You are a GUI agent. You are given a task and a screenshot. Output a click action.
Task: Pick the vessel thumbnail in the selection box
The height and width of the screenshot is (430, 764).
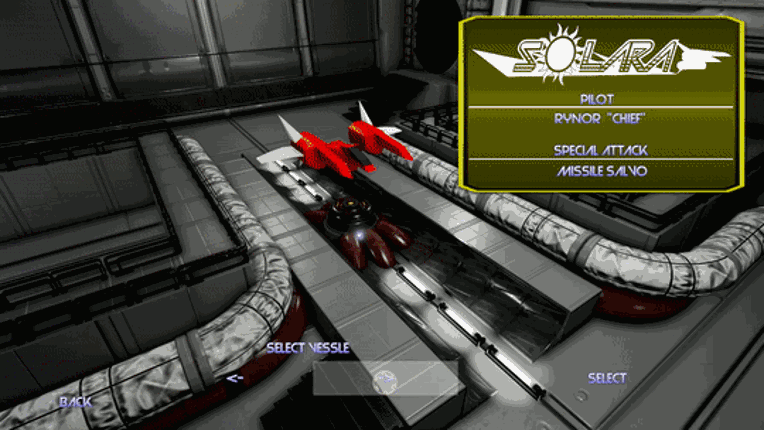[x=385, y=380]
